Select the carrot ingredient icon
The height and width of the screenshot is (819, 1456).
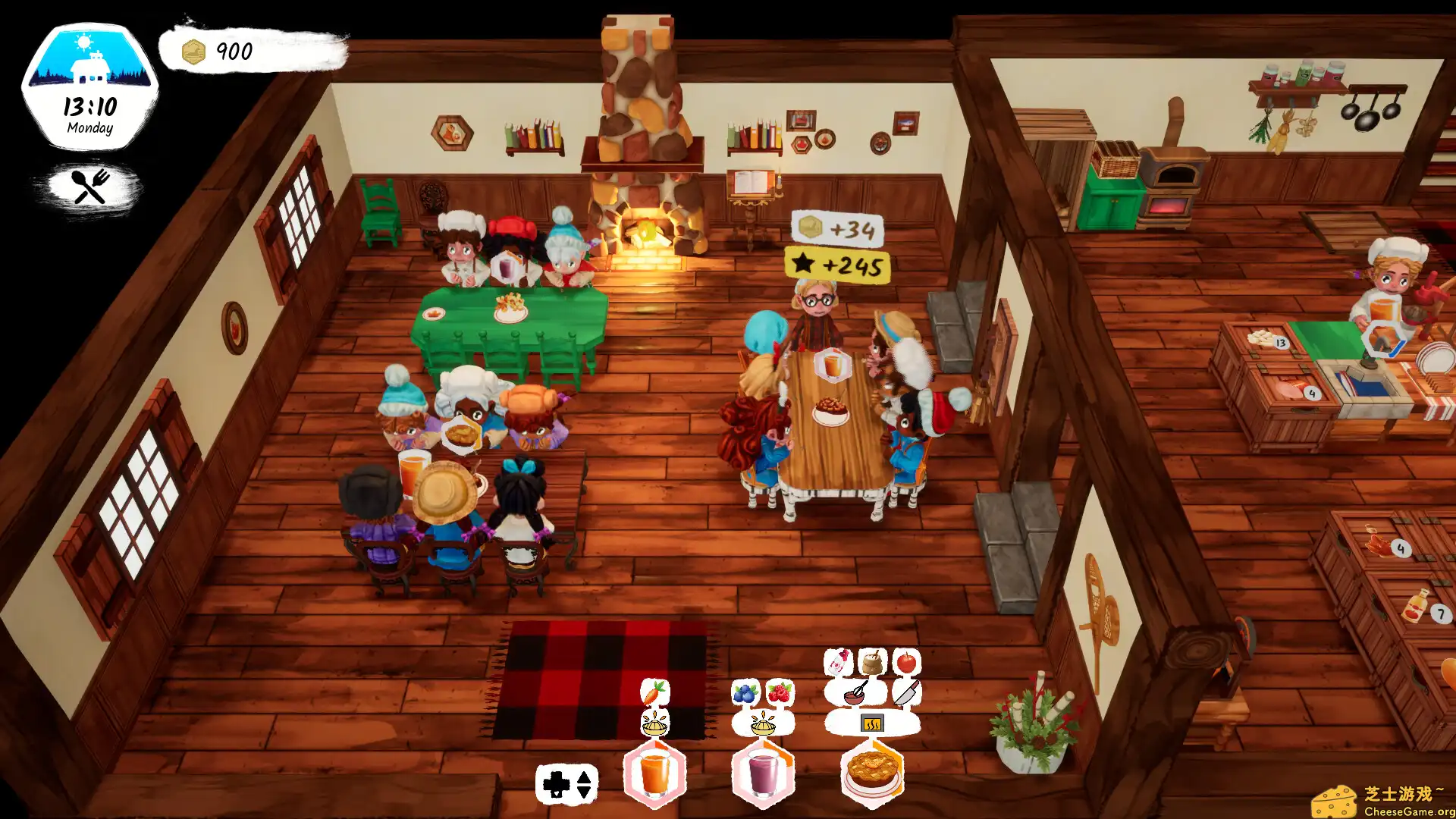(655, 692)
